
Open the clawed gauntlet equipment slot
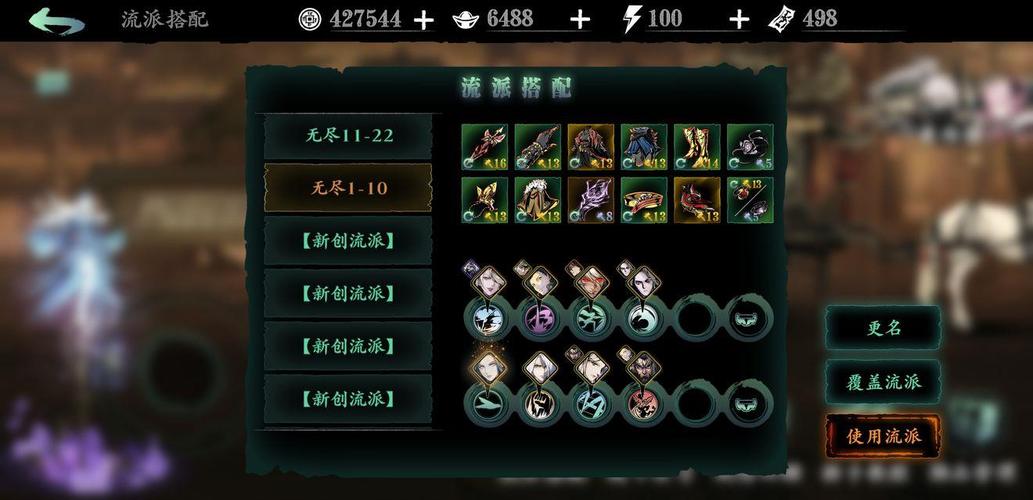point(538,147)
